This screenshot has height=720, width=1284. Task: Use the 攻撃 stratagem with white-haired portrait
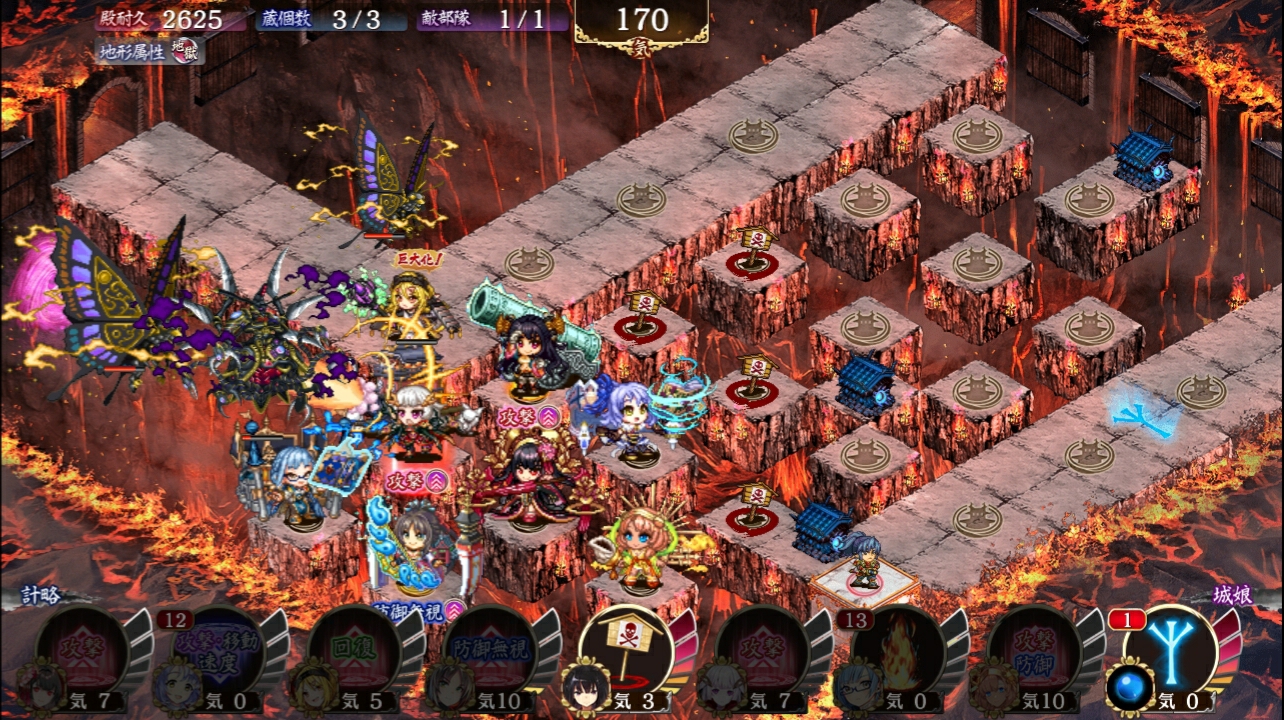[762, 648]
